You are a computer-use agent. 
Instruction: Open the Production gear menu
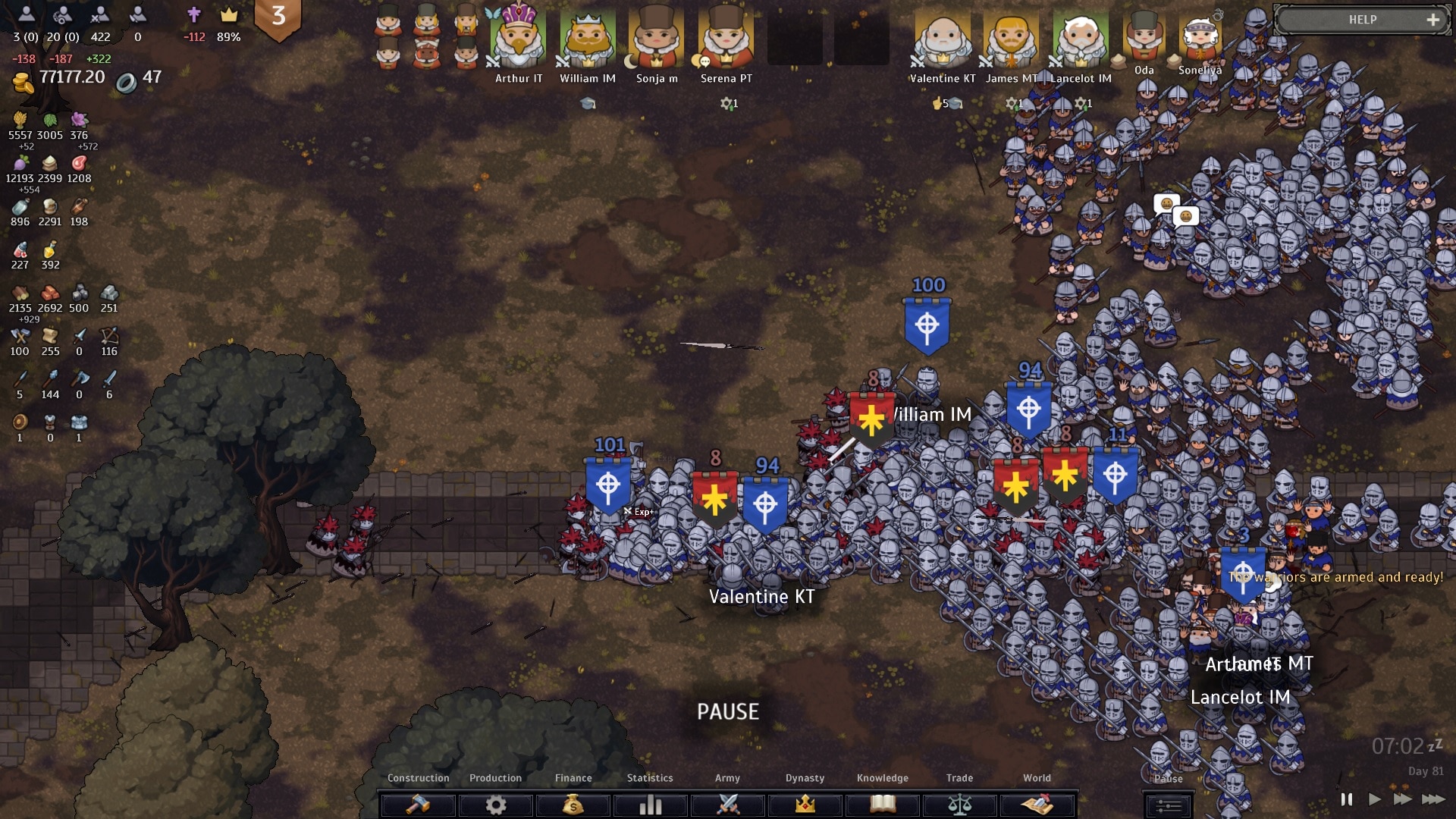tap(496, 804)
